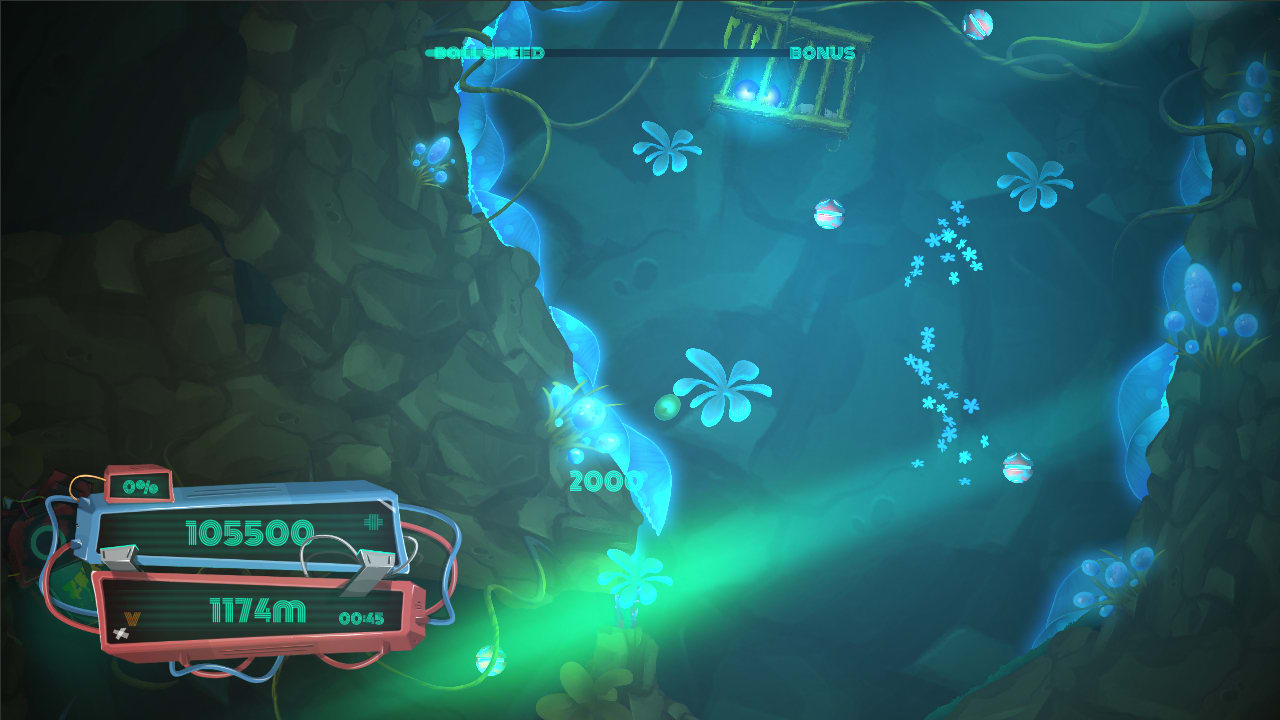Select the BONUS label on the speed bar

pyautogui.click(x=820, y=53)
